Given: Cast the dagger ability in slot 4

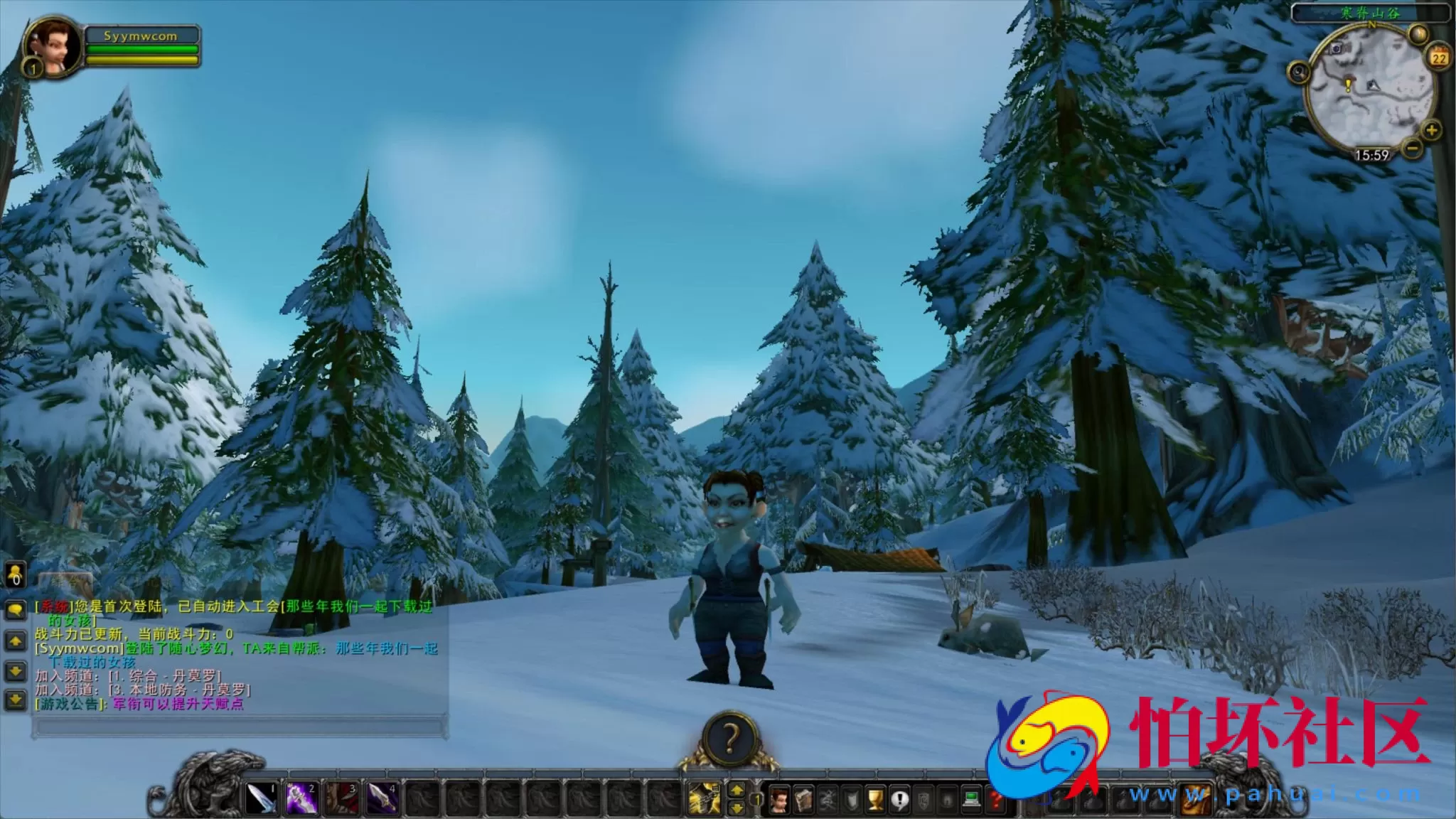Looking at the screenshot, I should [381, 799].
